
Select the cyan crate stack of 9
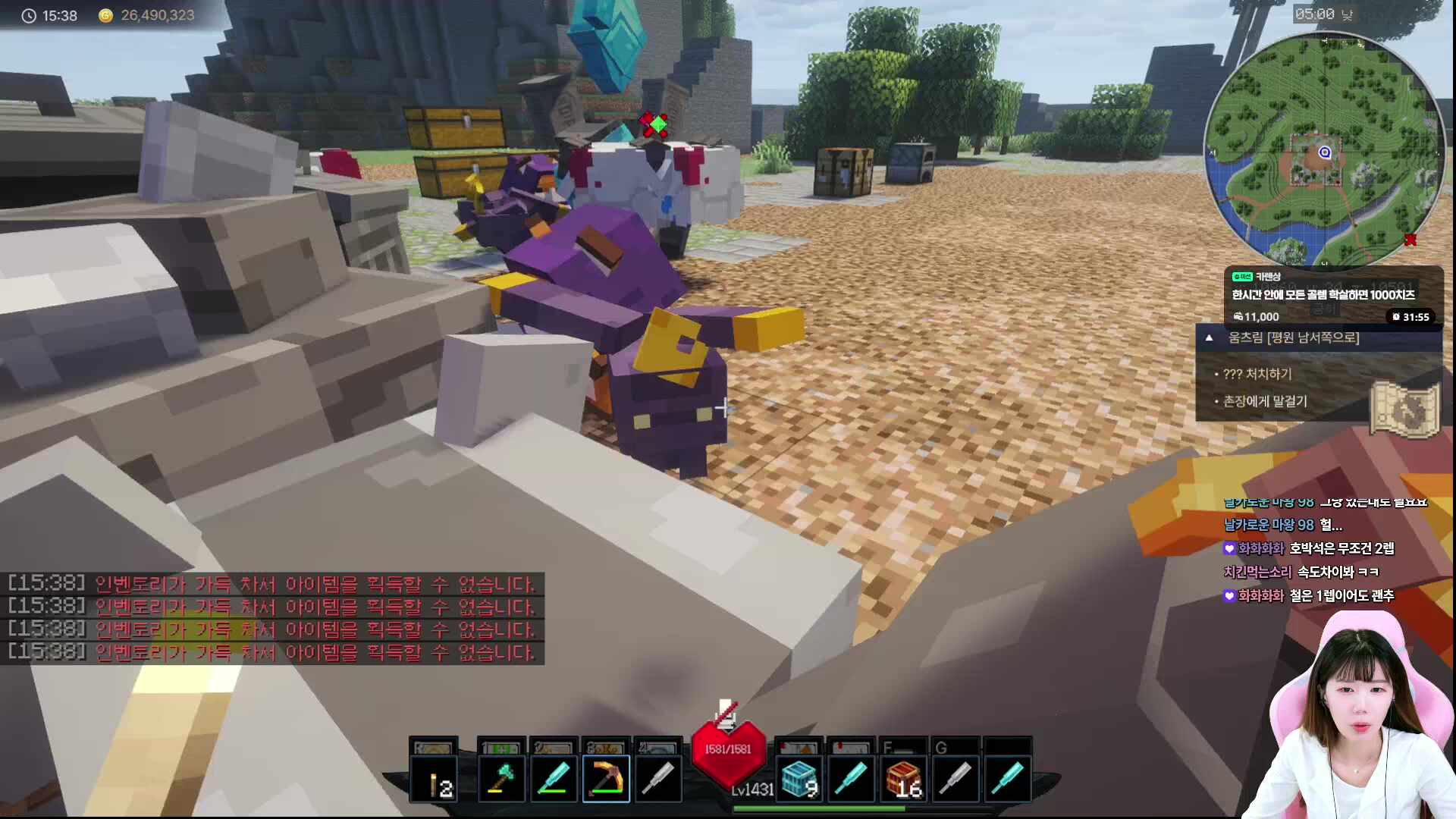(x=799, y=779)
